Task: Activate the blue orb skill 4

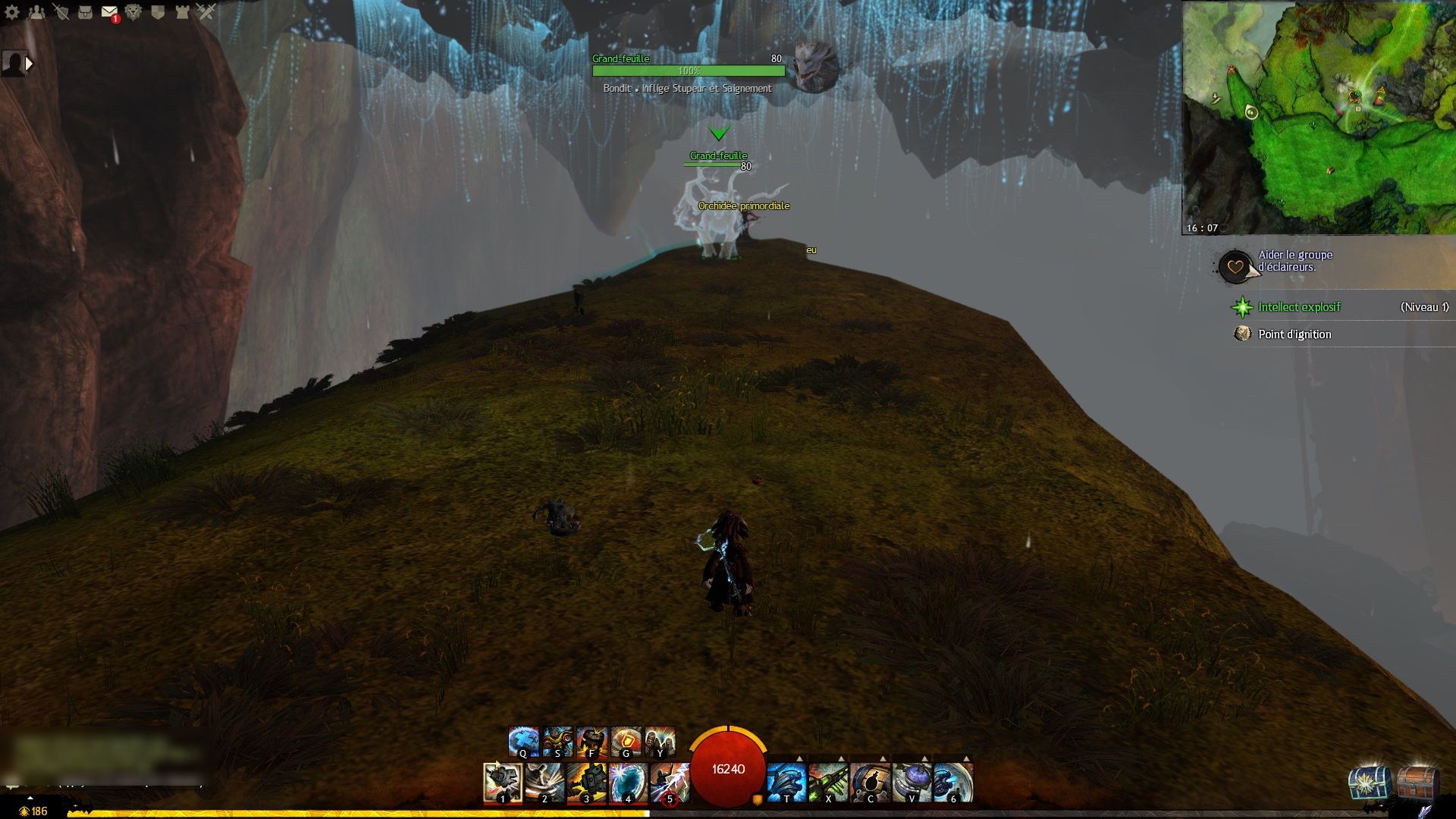Action: (x=628, y=783)
